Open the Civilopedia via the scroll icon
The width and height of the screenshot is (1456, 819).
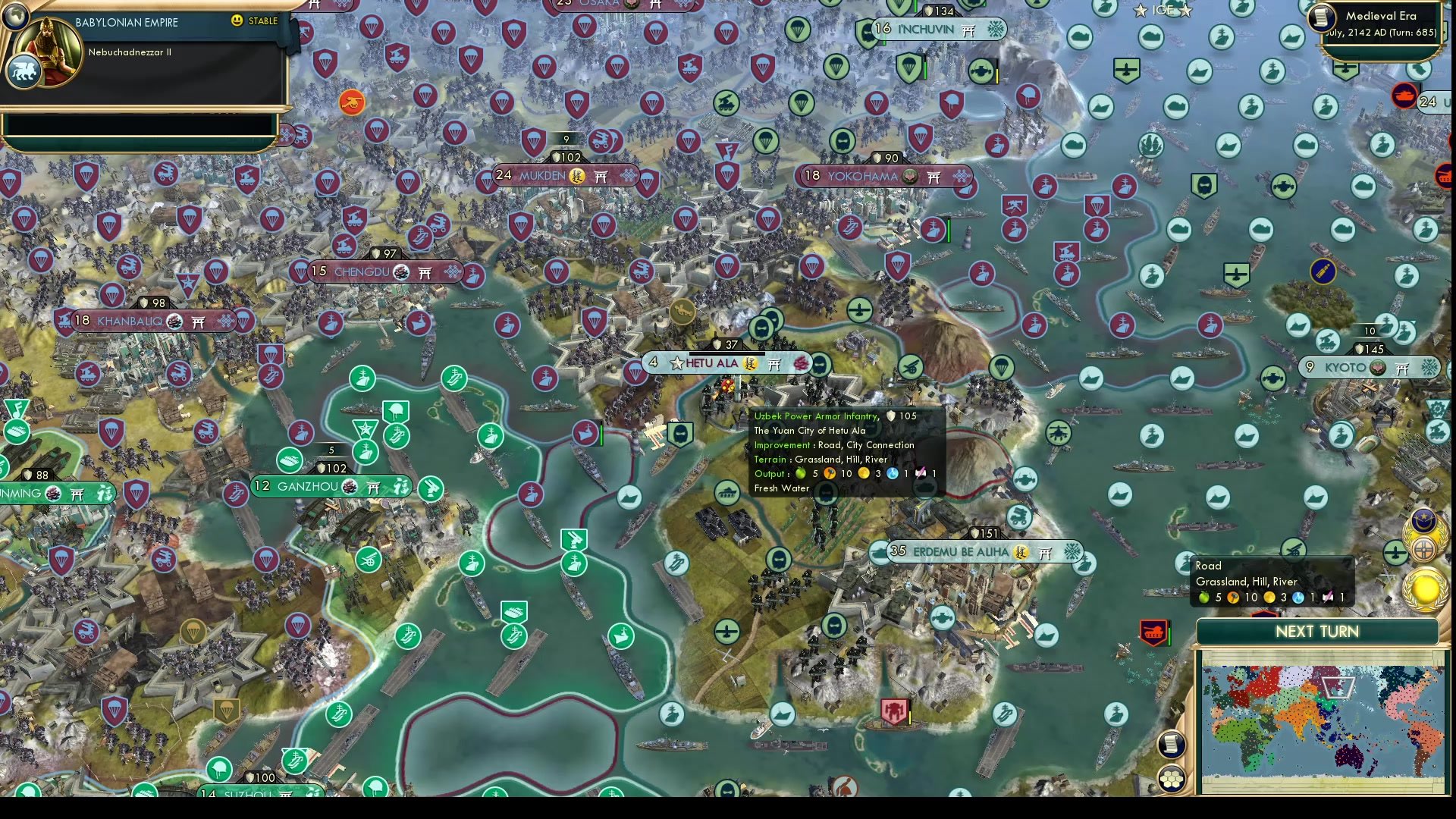click(1171, 744)
